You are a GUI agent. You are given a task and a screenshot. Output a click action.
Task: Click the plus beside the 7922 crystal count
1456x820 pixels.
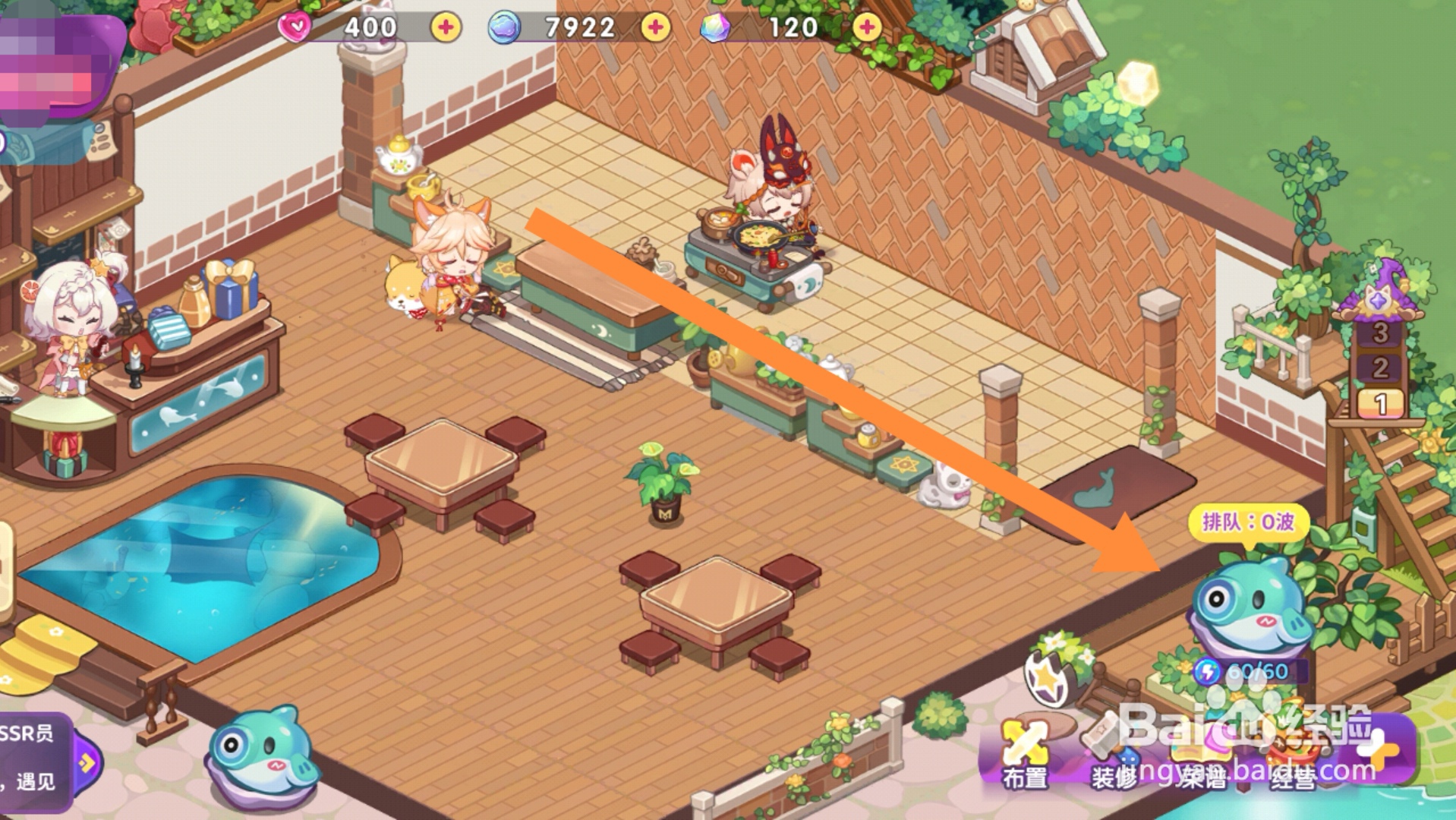point(656,28)
